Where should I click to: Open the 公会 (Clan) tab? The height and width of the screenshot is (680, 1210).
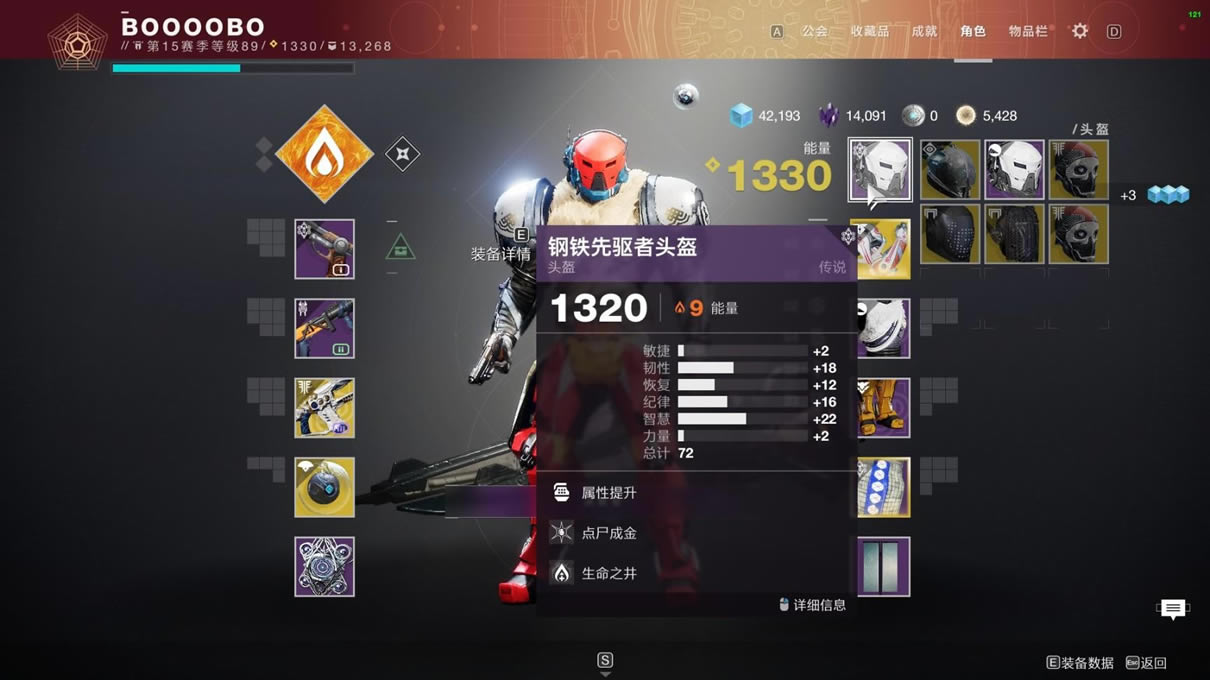[x=814, y=31]
